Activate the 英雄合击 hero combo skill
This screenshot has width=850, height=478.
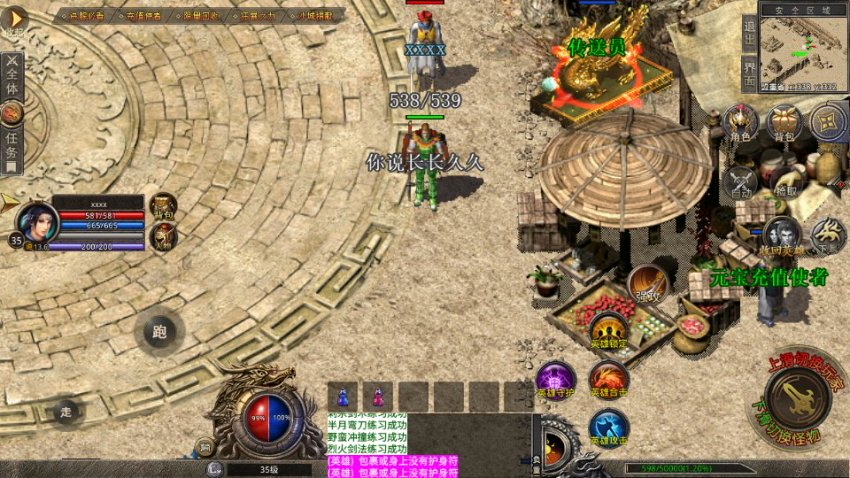[x=607, y=380]
